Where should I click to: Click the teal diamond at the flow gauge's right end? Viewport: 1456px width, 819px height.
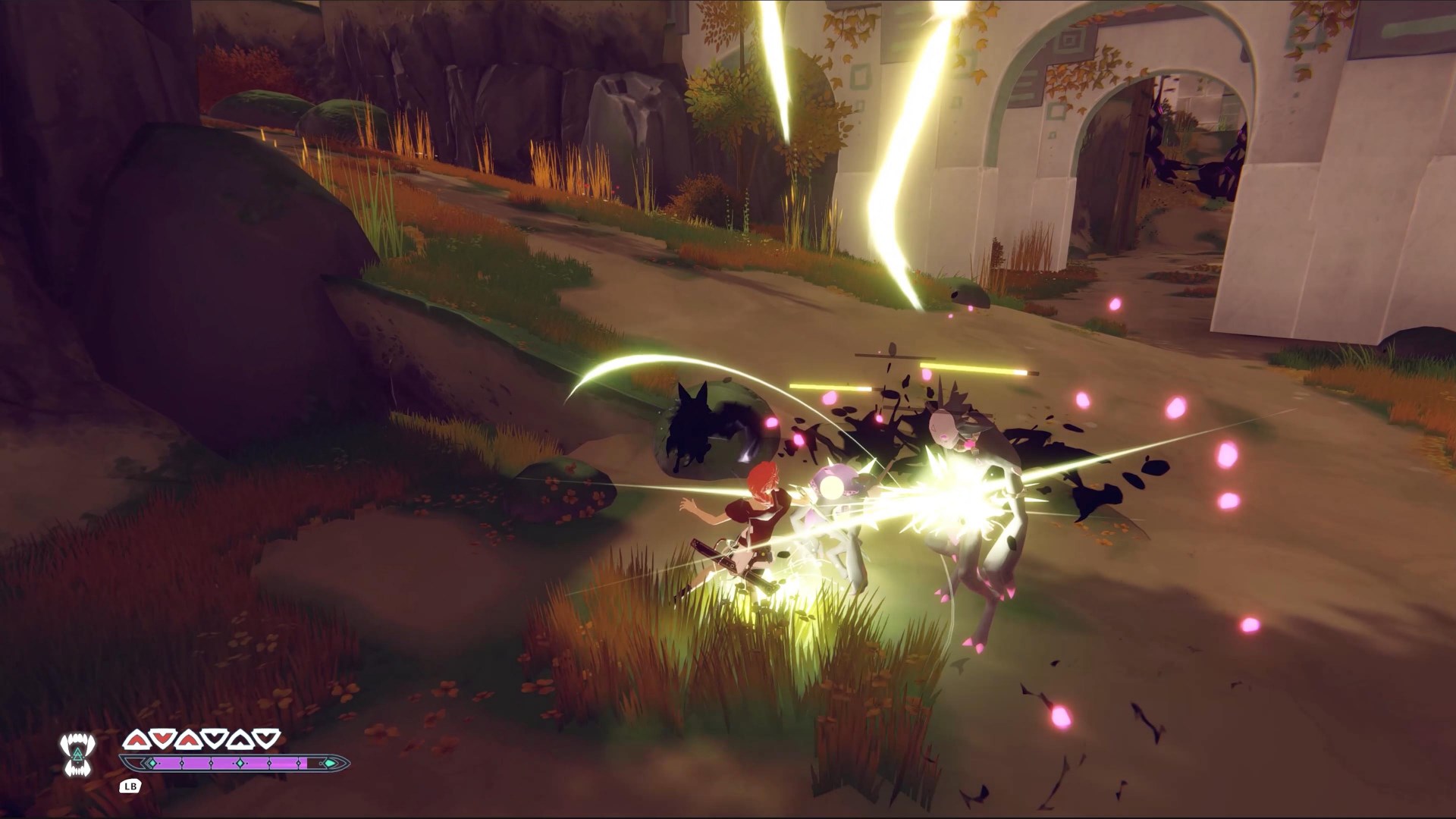click(331, 763)
